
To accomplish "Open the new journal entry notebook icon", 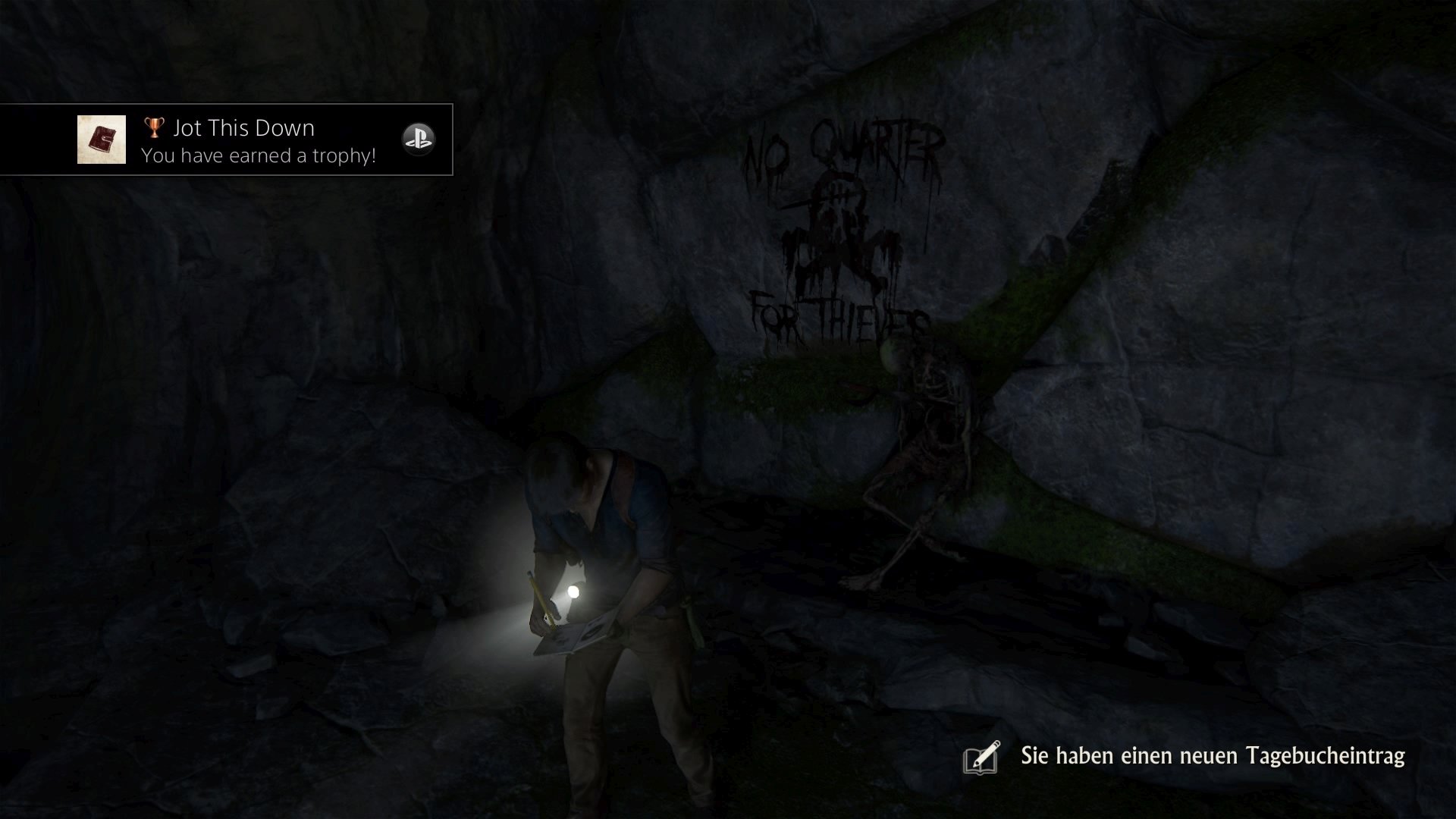I will (982, 757).
